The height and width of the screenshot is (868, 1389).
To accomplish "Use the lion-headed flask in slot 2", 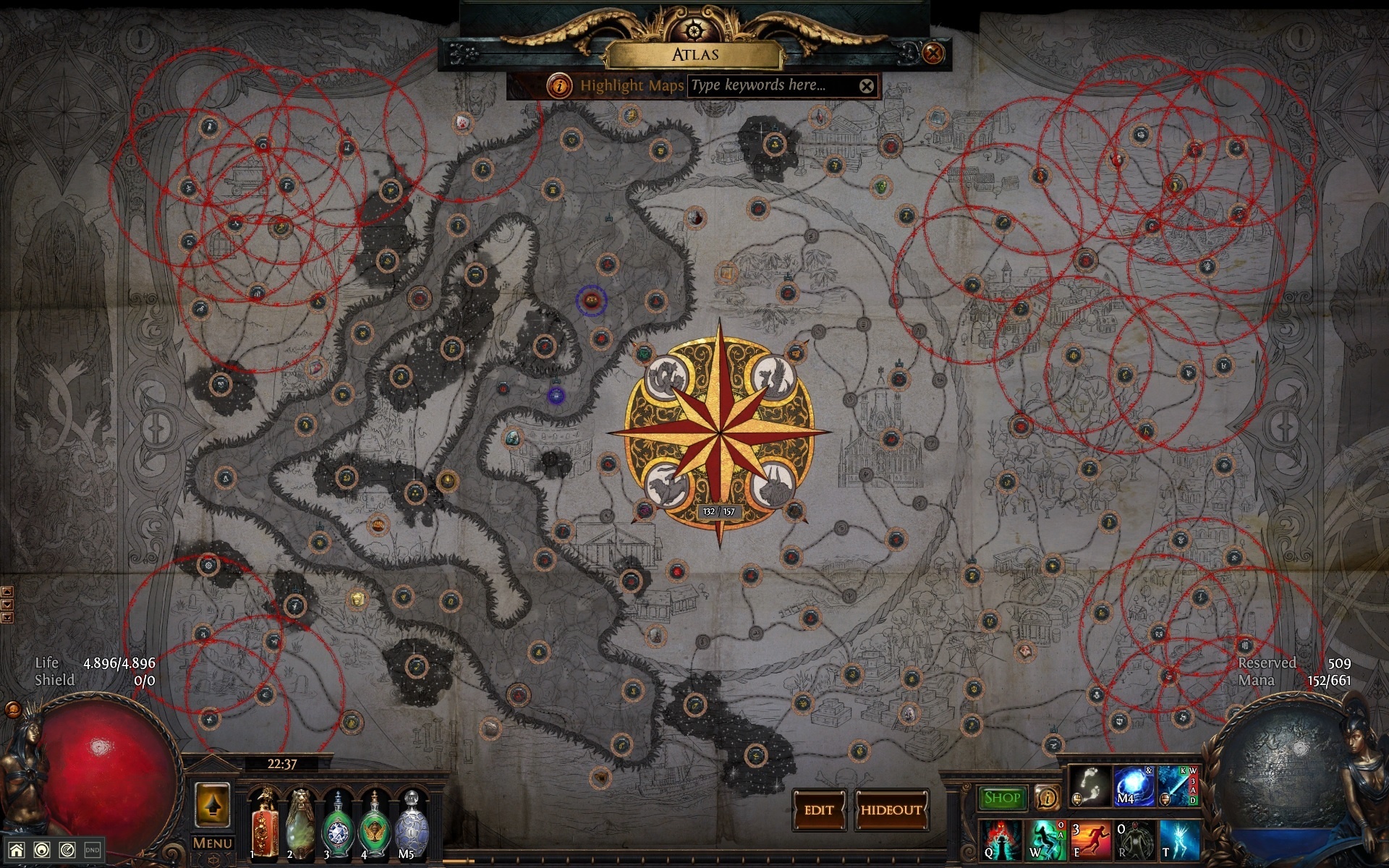I will 300,825.
